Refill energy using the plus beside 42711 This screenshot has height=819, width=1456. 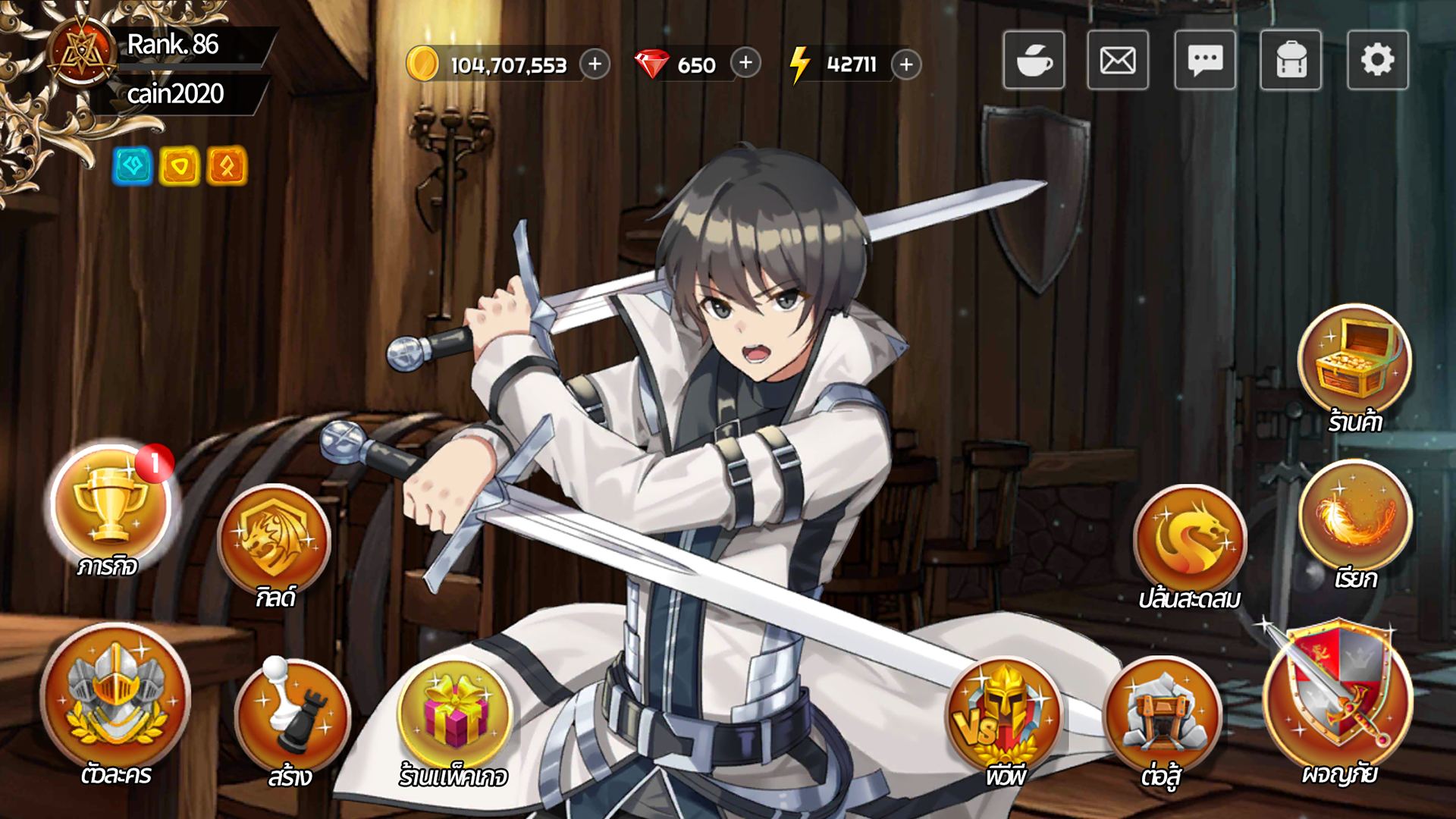(905, 66)
